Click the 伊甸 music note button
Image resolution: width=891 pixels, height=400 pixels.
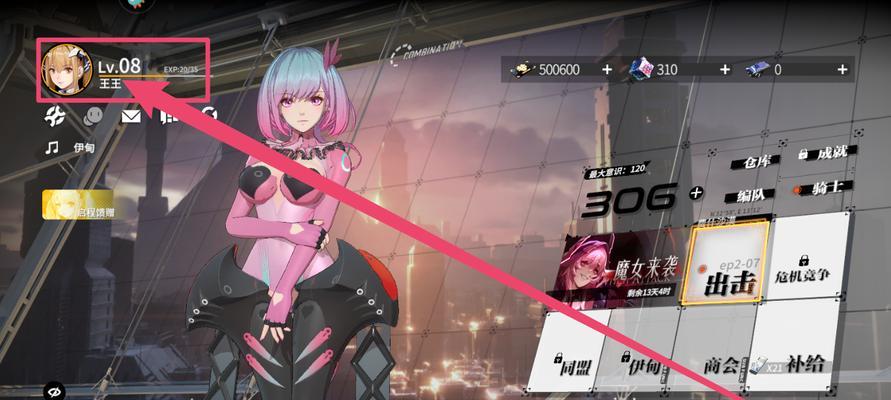click(x=72, y=147)
